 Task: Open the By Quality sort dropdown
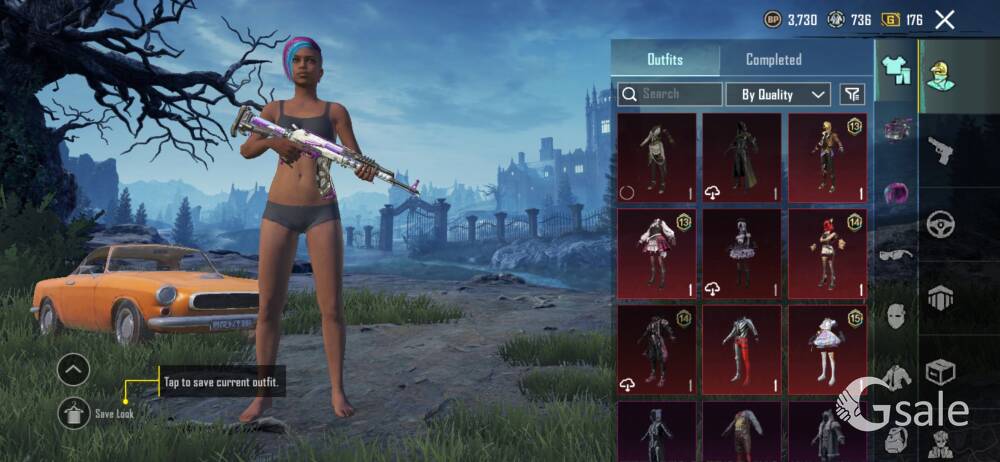click(x=784, y=94)
